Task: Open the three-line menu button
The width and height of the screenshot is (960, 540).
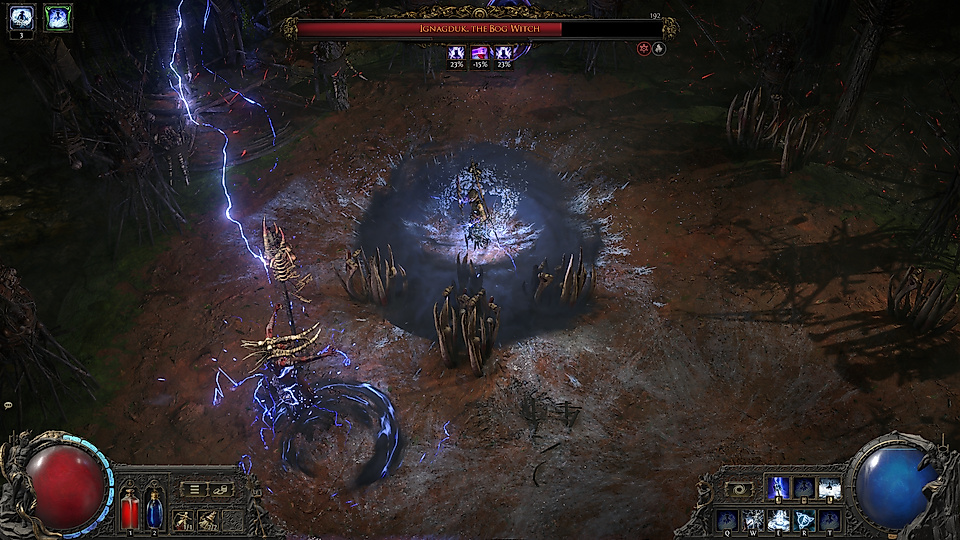Action: point(195,489)
